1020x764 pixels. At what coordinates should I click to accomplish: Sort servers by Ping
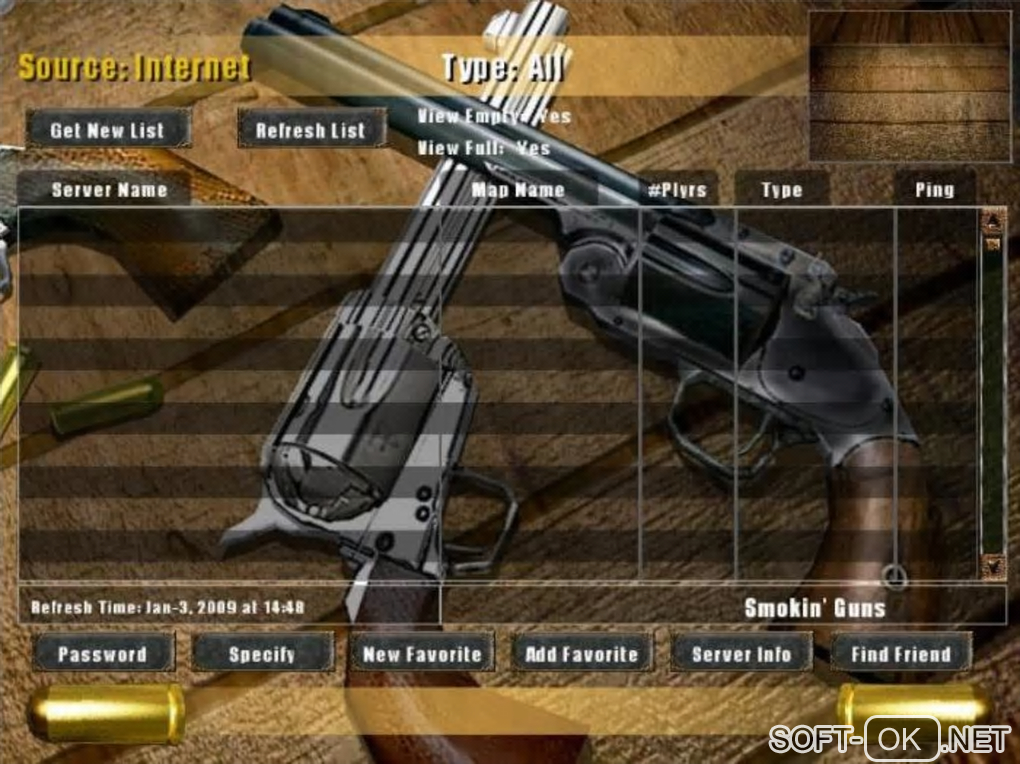934,189
